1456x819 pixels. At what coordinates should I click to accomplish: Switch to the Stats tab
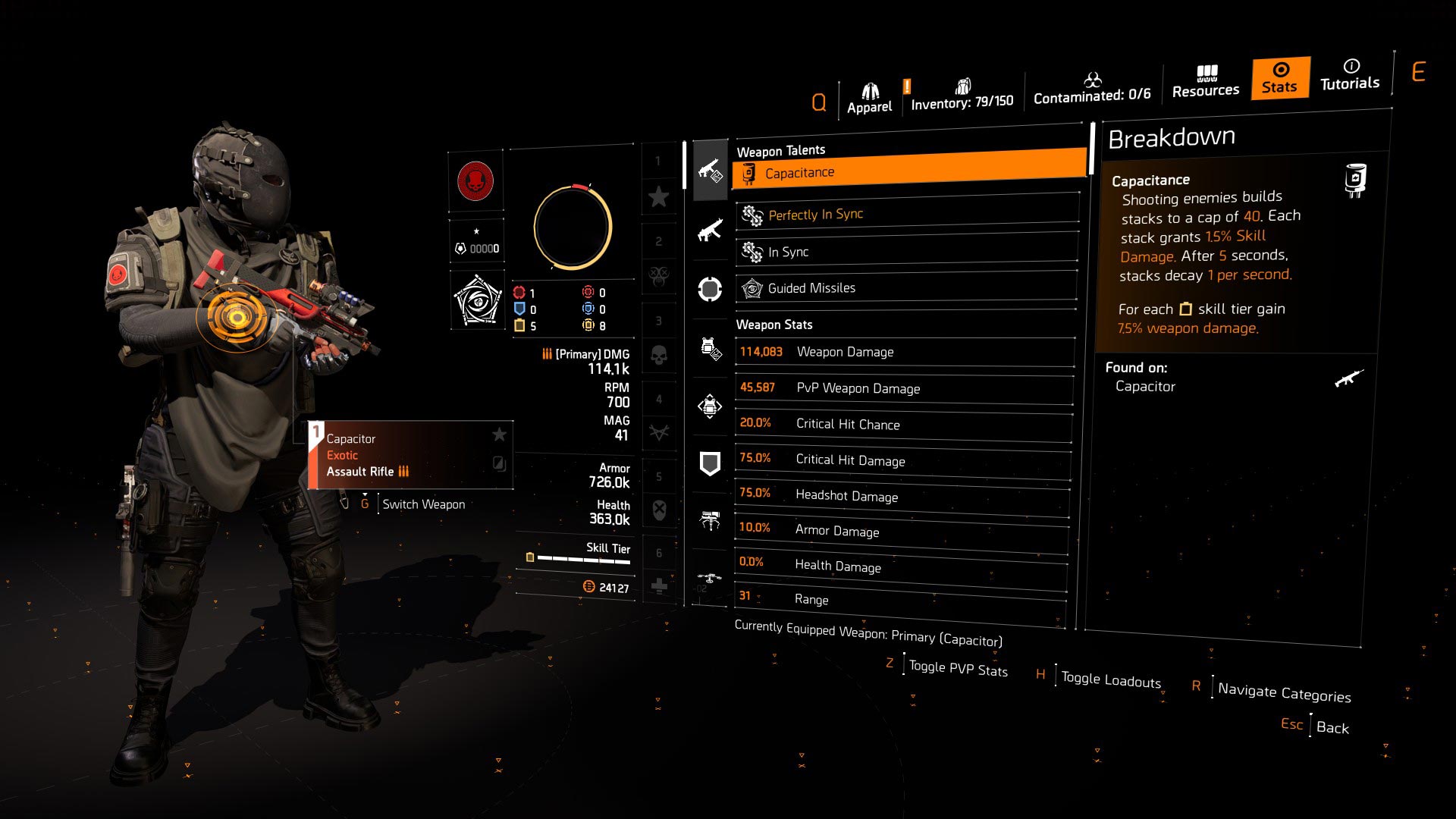pos(1279,78)
